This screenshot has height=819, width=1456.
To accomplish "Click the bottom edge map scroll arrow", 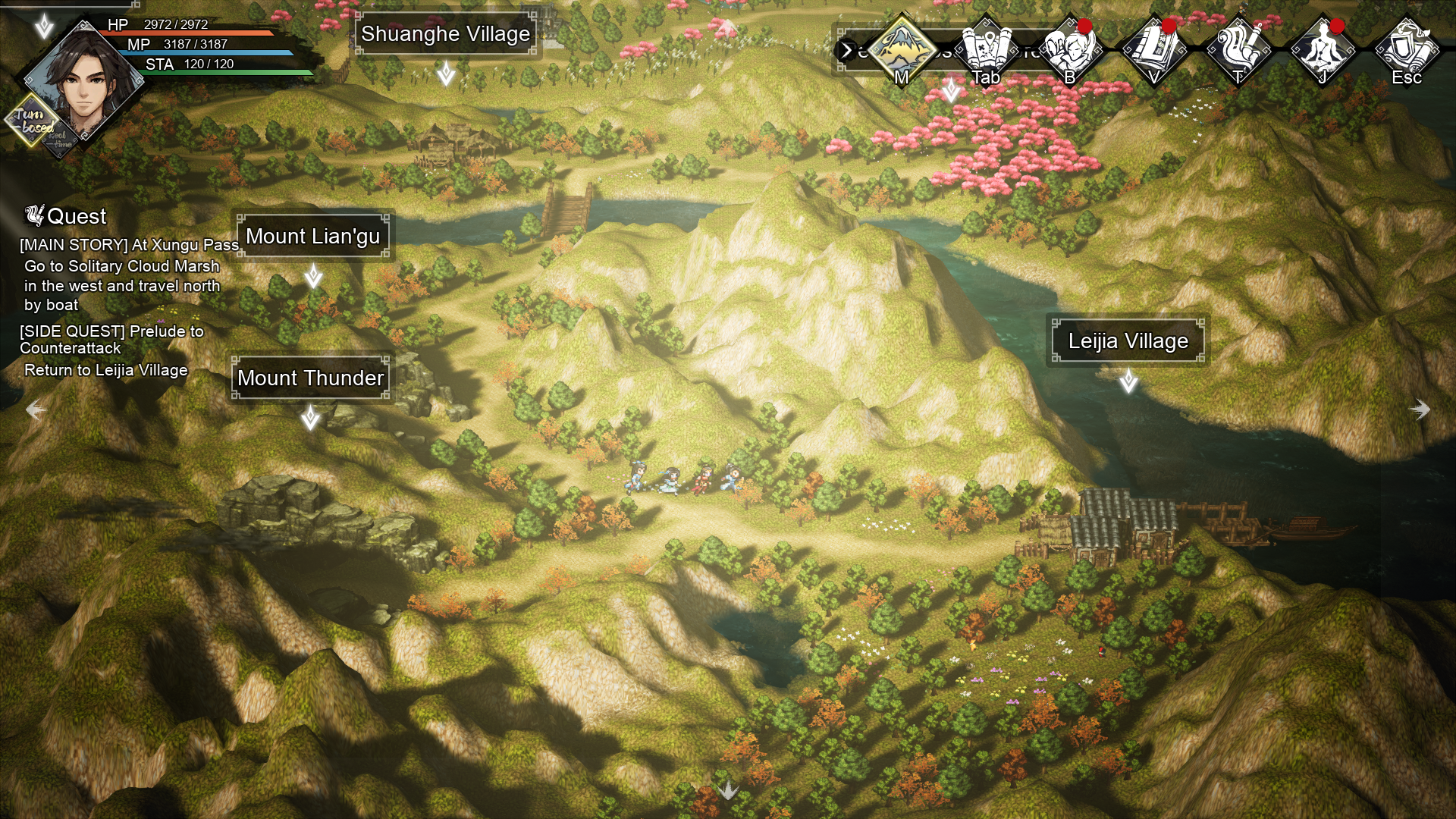I will click(728, 790).
